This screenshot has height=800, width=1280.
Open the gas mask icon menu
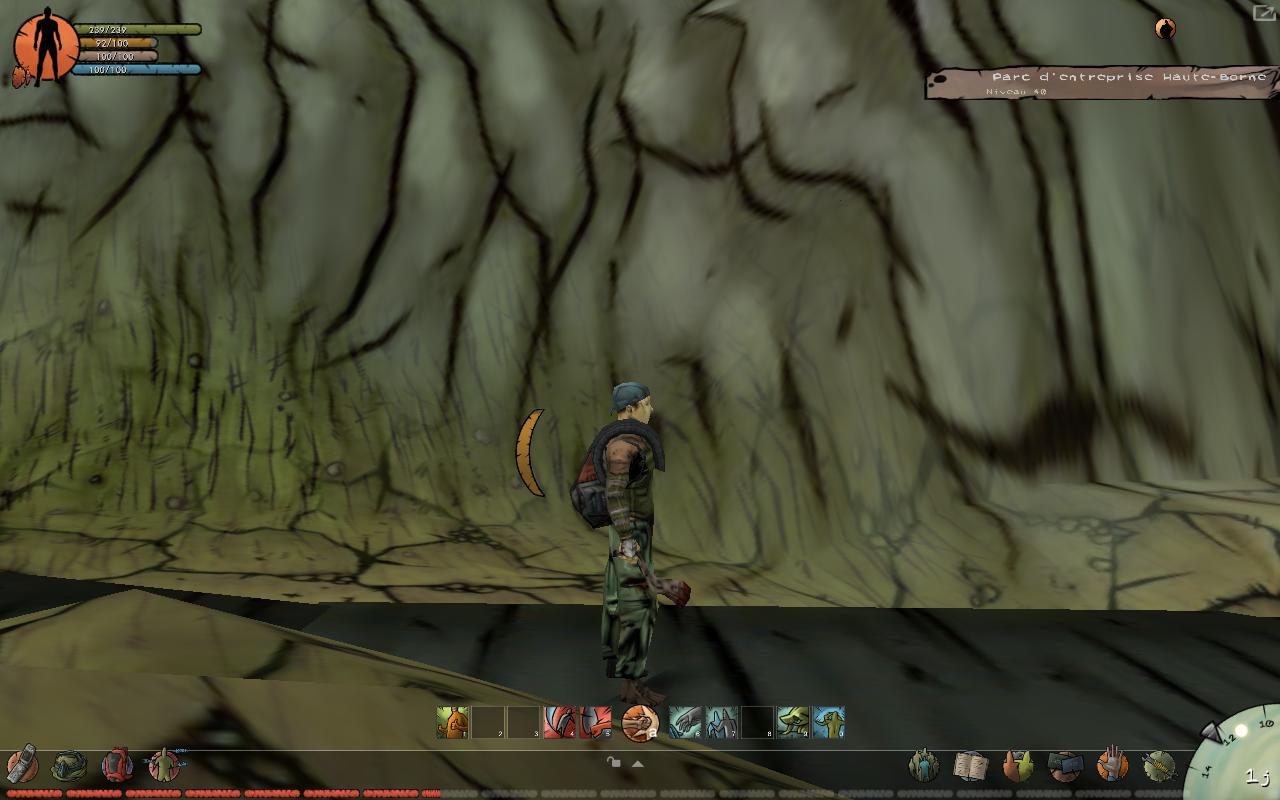69,767
